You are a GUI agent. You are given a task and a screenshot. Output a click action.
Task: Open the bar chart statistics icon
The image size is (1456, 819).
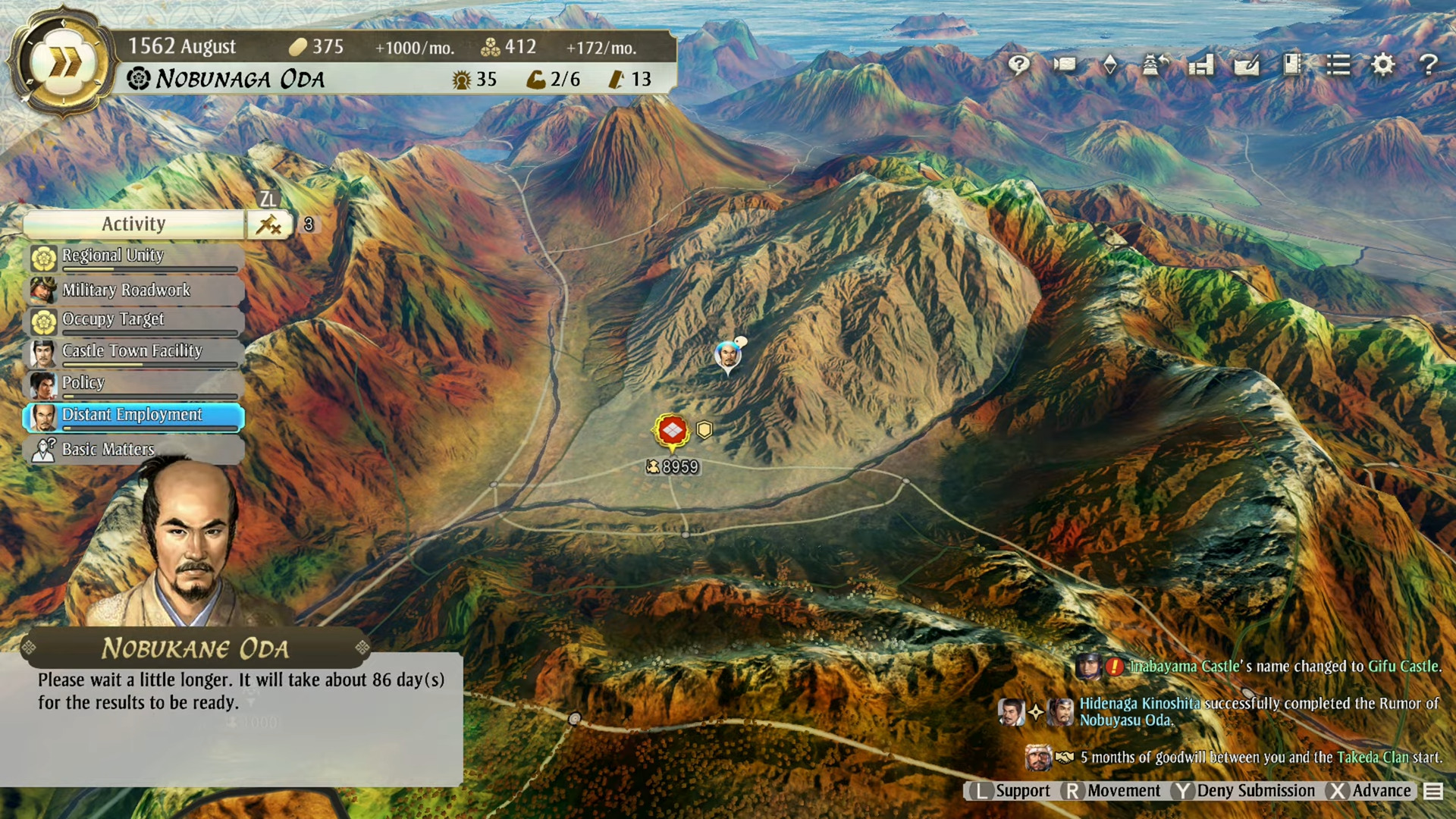(x=1201, y=65)
